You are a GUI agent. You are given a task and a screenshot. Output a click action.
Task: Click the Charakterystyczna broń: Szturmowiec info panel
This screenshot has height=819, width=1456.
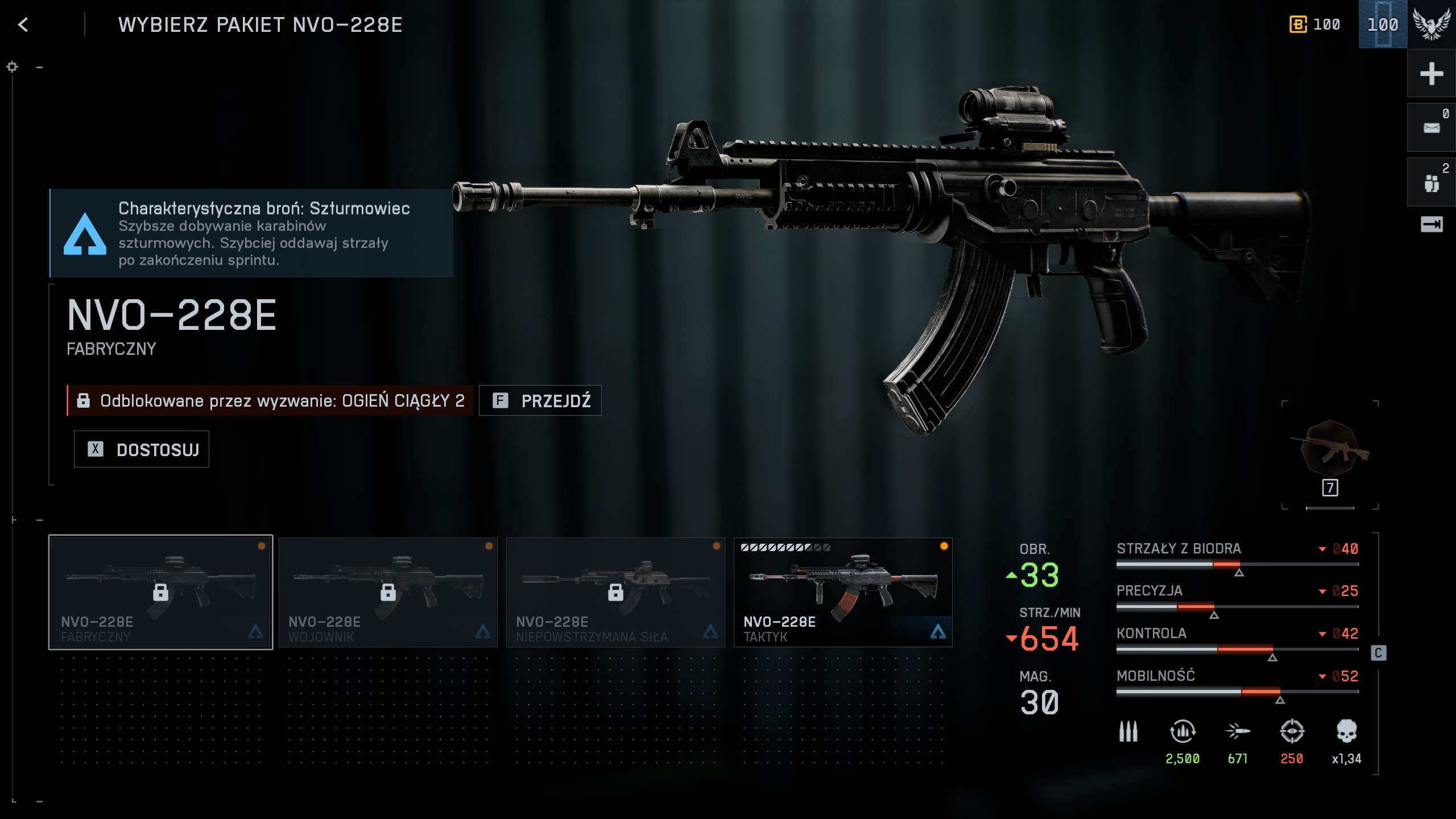click(251, 233)
